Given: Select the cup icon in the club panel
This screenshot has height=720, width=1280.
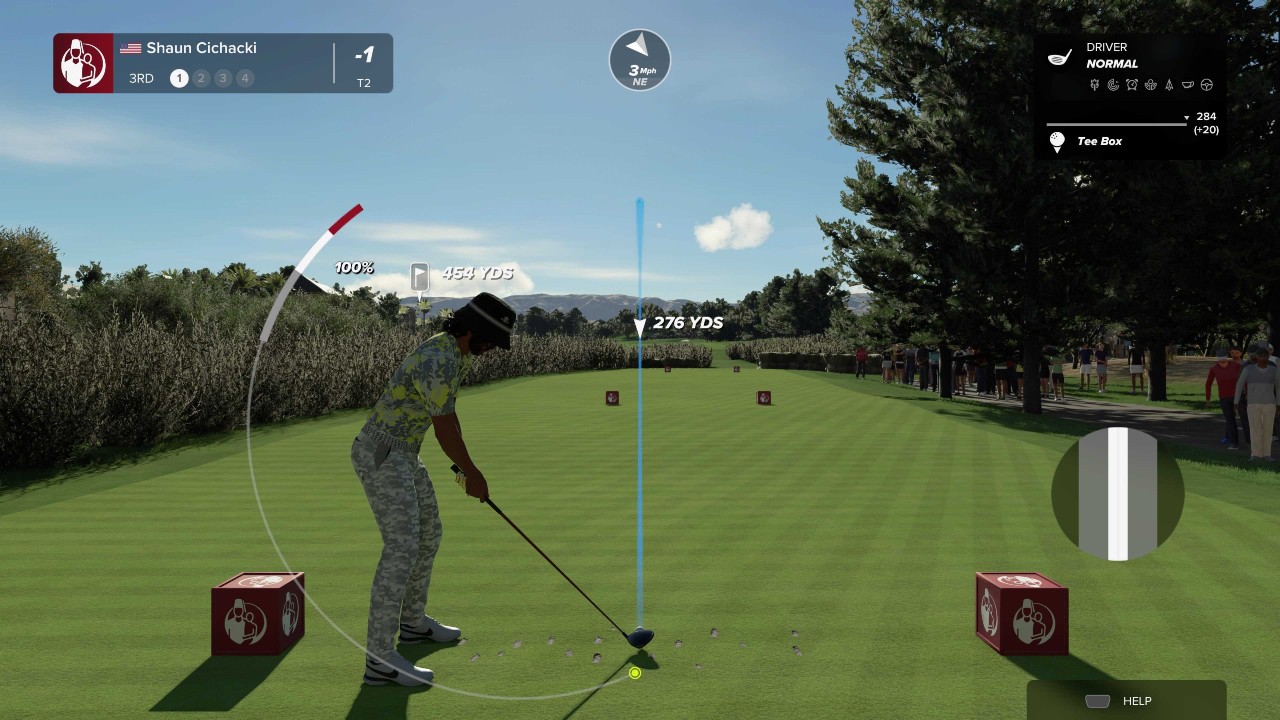Looking at the screenshot, I should point(1188,85).
